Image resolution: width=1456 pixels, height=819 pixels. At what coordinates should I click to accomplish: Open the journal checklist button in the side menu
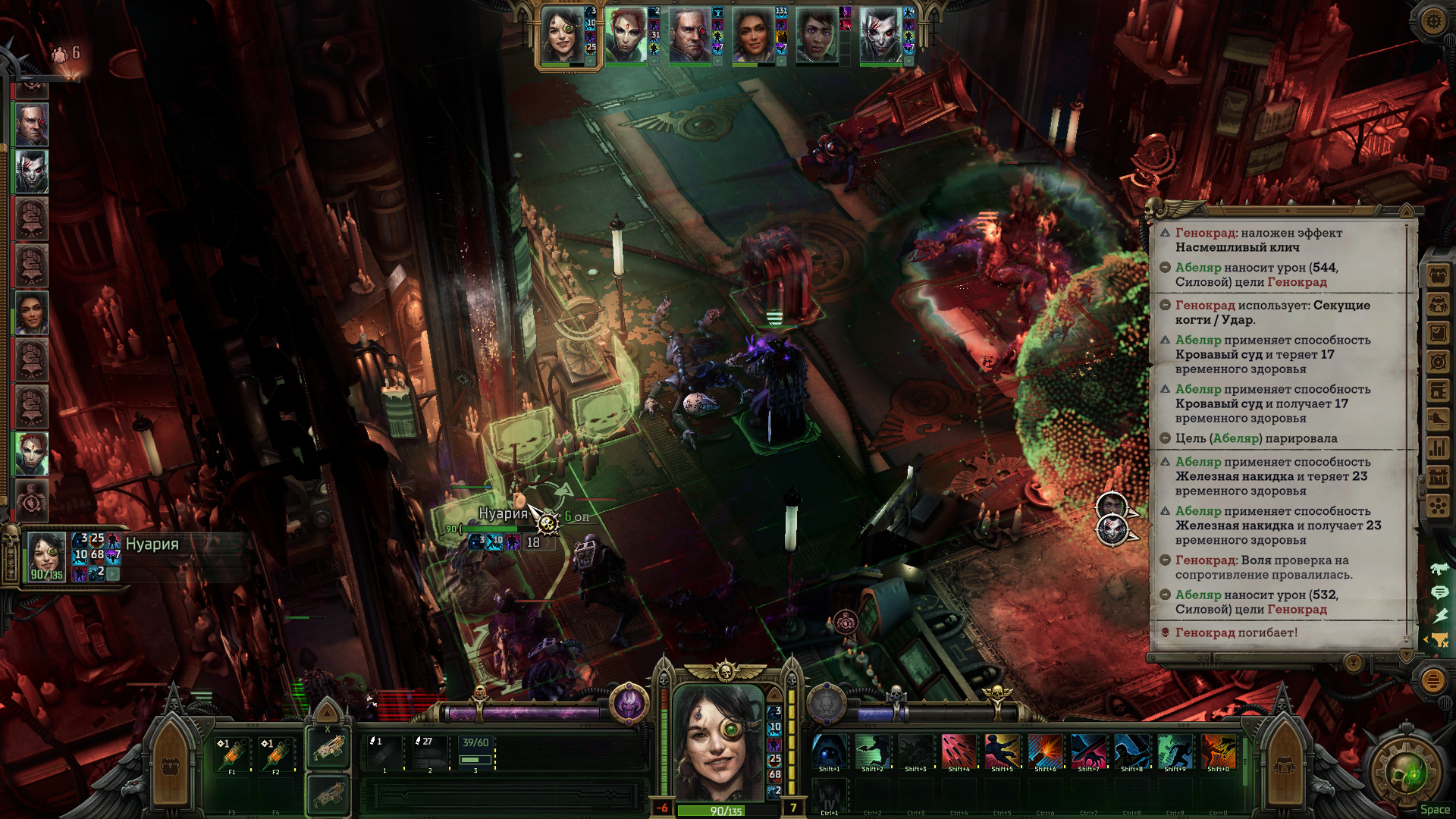pyautogui.click(x=1438, y=333)
